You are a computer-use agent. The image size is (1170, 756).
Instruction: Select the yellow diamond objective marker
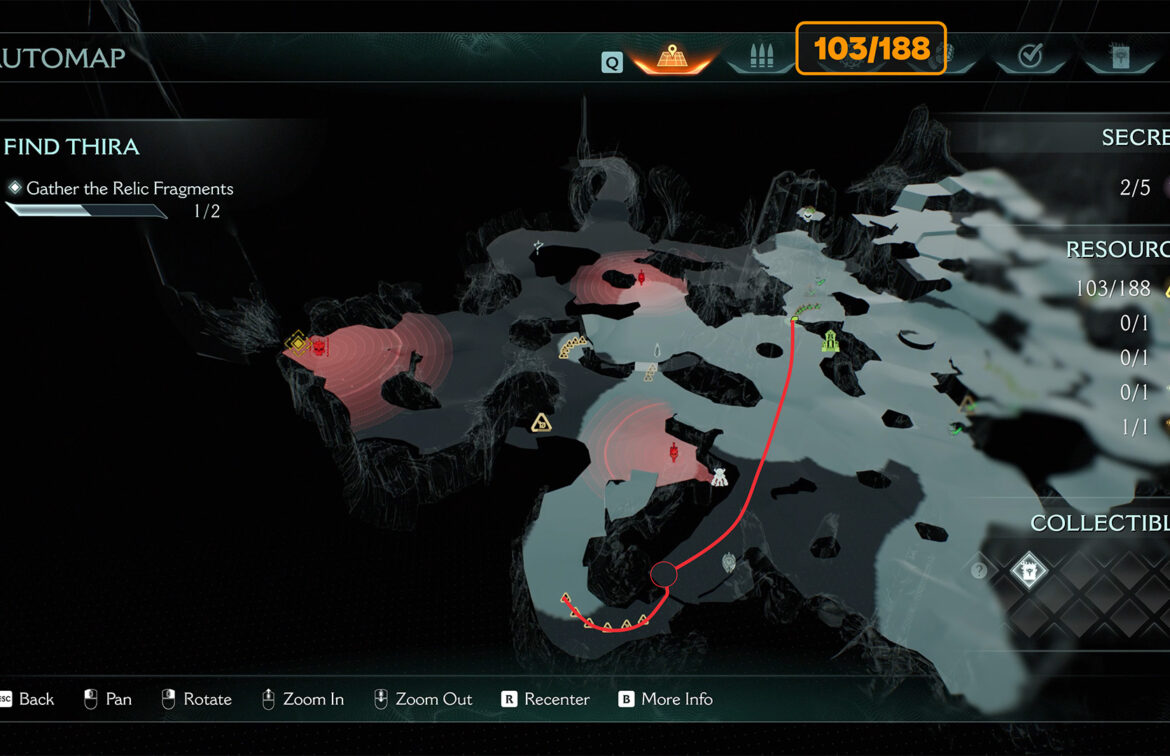(296, 344)
